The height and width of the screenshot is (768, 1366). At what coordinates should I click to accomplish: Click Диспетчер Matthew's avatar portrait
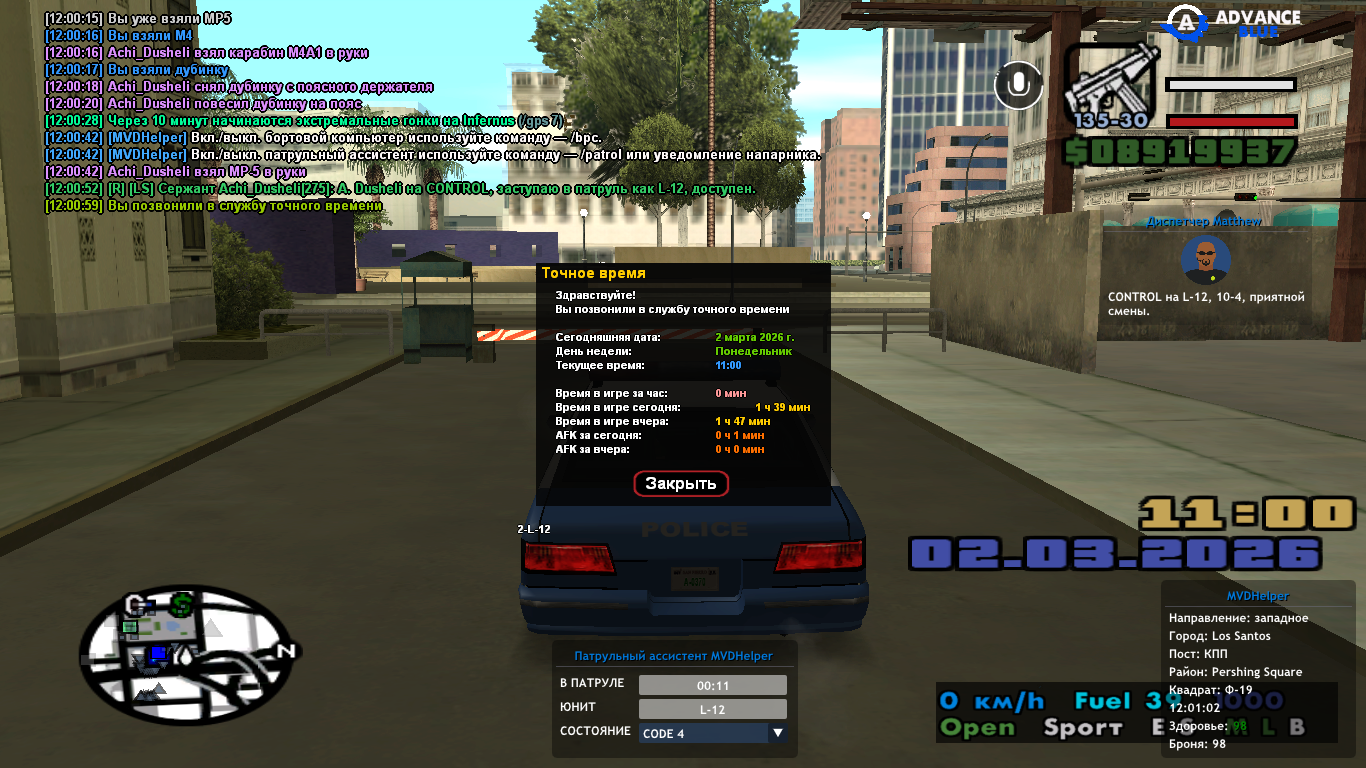pyautogui.click(x=1205, y=260)
